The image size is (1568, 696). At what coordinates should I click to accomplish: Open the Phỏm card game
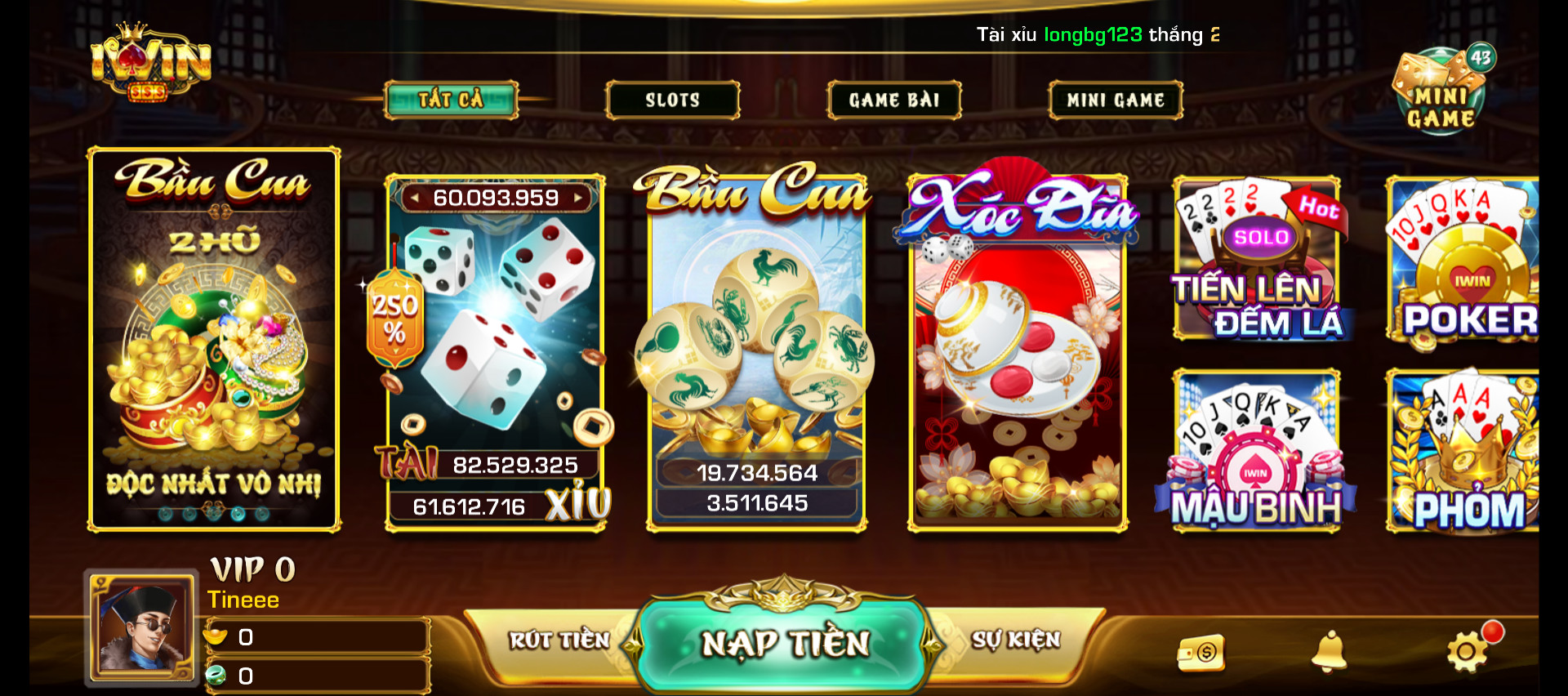coord(1463,451)
